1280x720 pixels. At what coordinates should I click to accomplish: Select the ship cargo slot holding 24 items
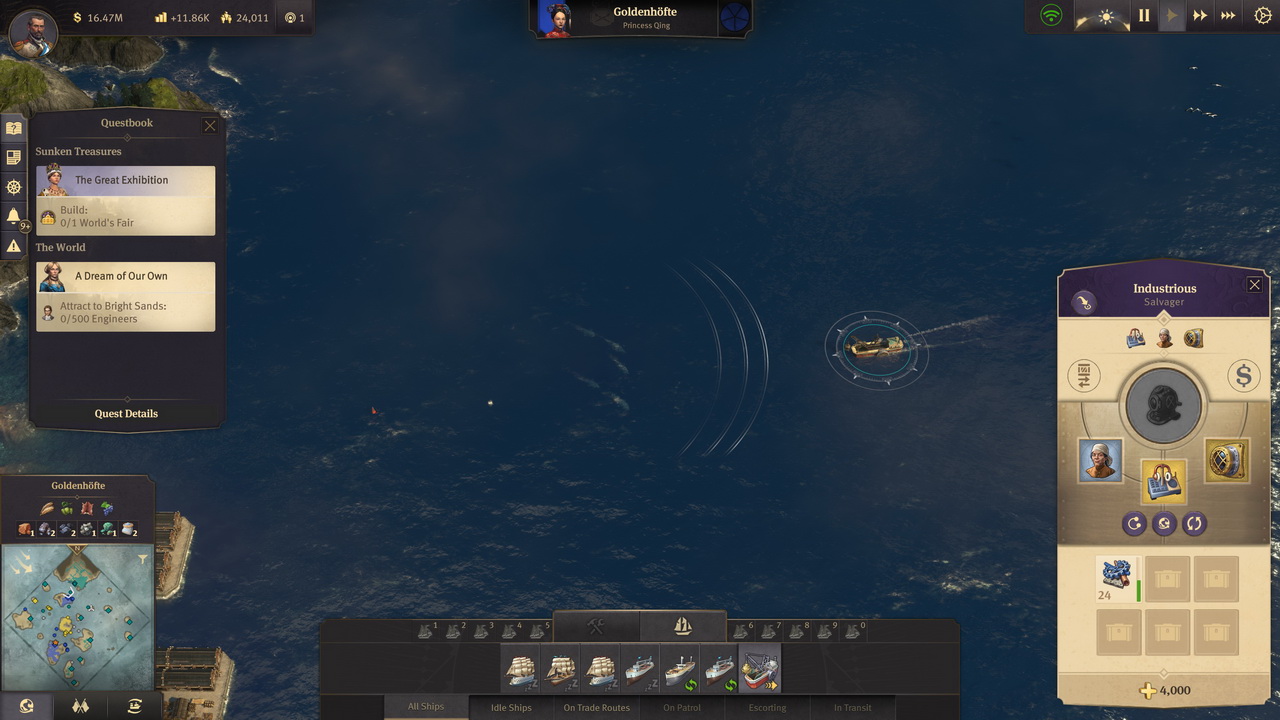click(1118, 579)
